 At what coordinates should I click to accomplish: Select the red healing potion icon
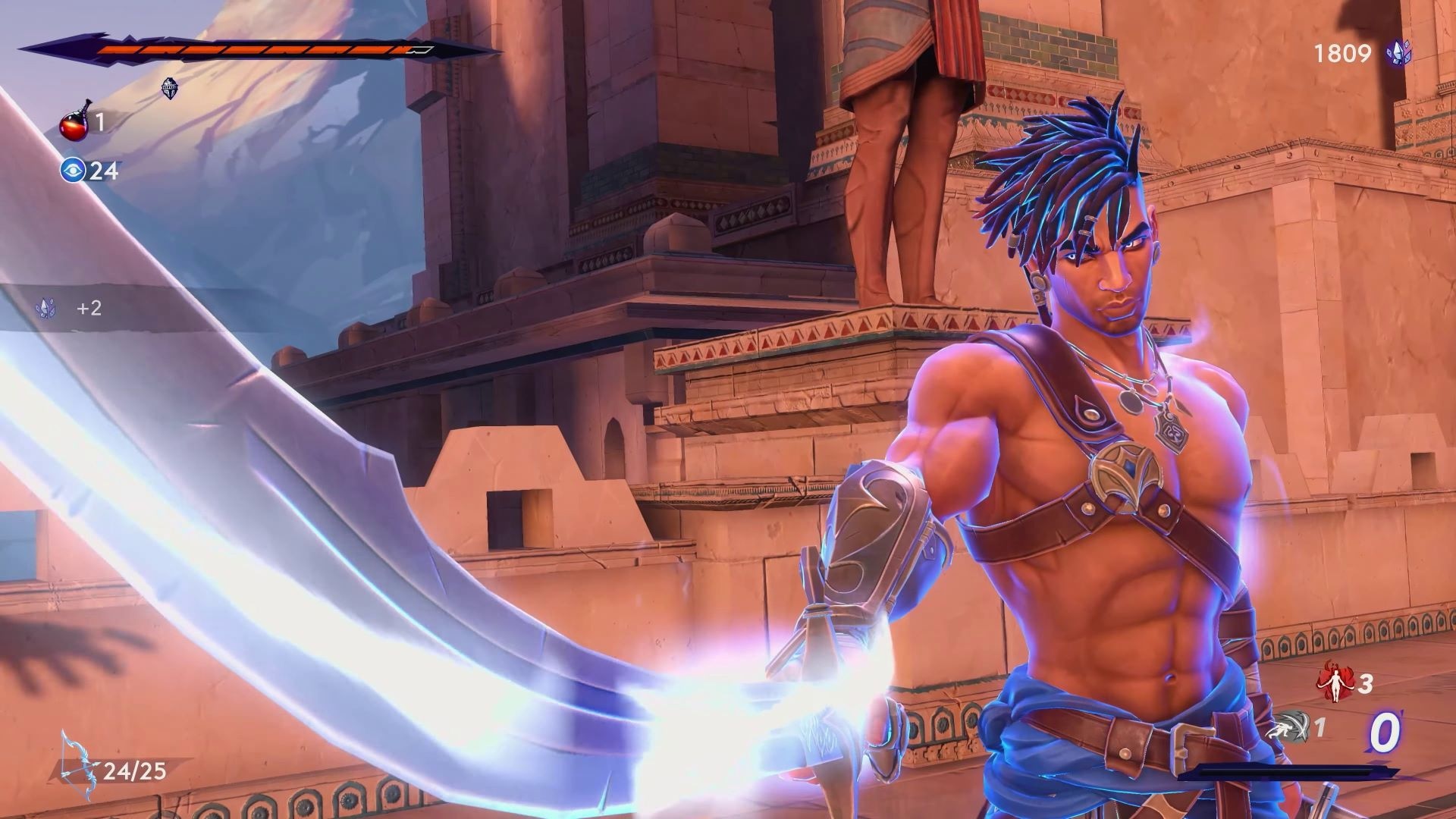[76, 120]
